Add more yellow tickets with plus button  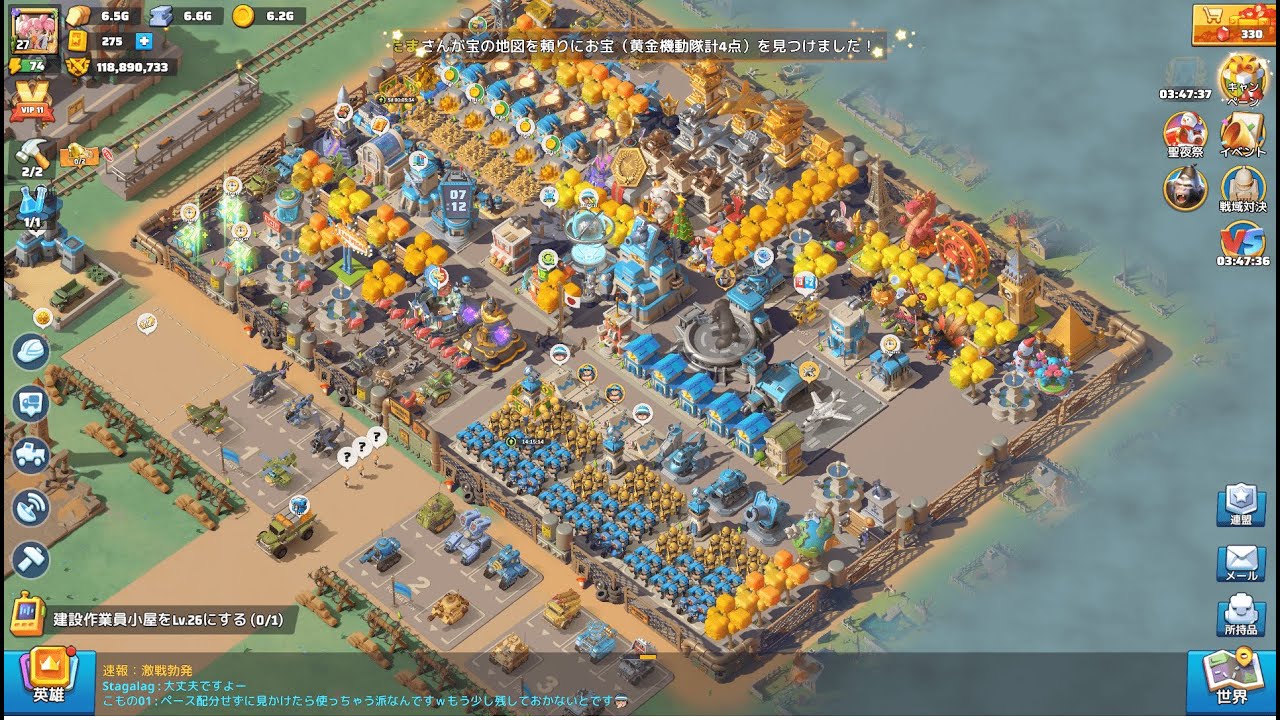143,41
